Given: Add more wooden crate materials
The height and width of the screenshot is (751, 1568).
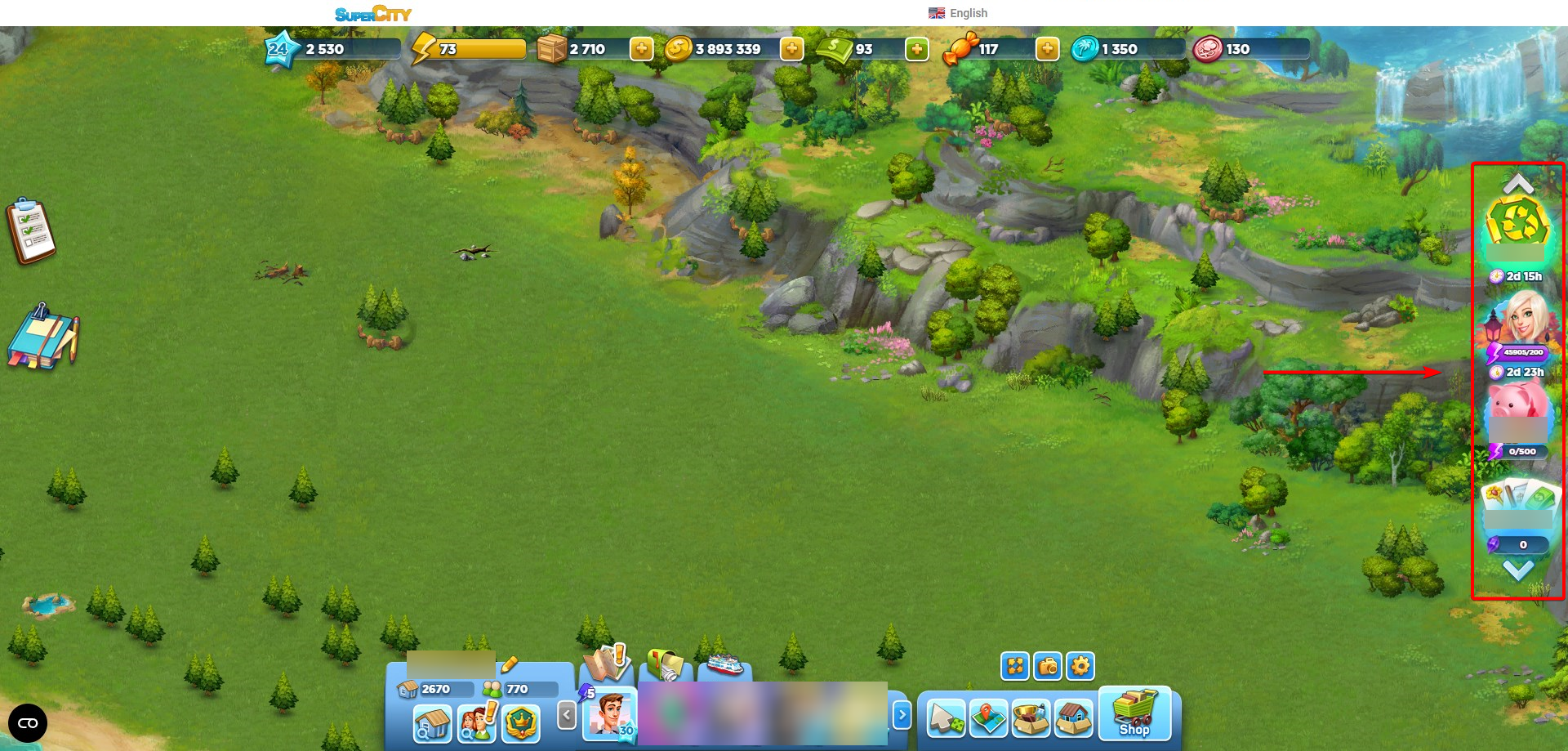Looking at the screenshot, I should (641, 49).
